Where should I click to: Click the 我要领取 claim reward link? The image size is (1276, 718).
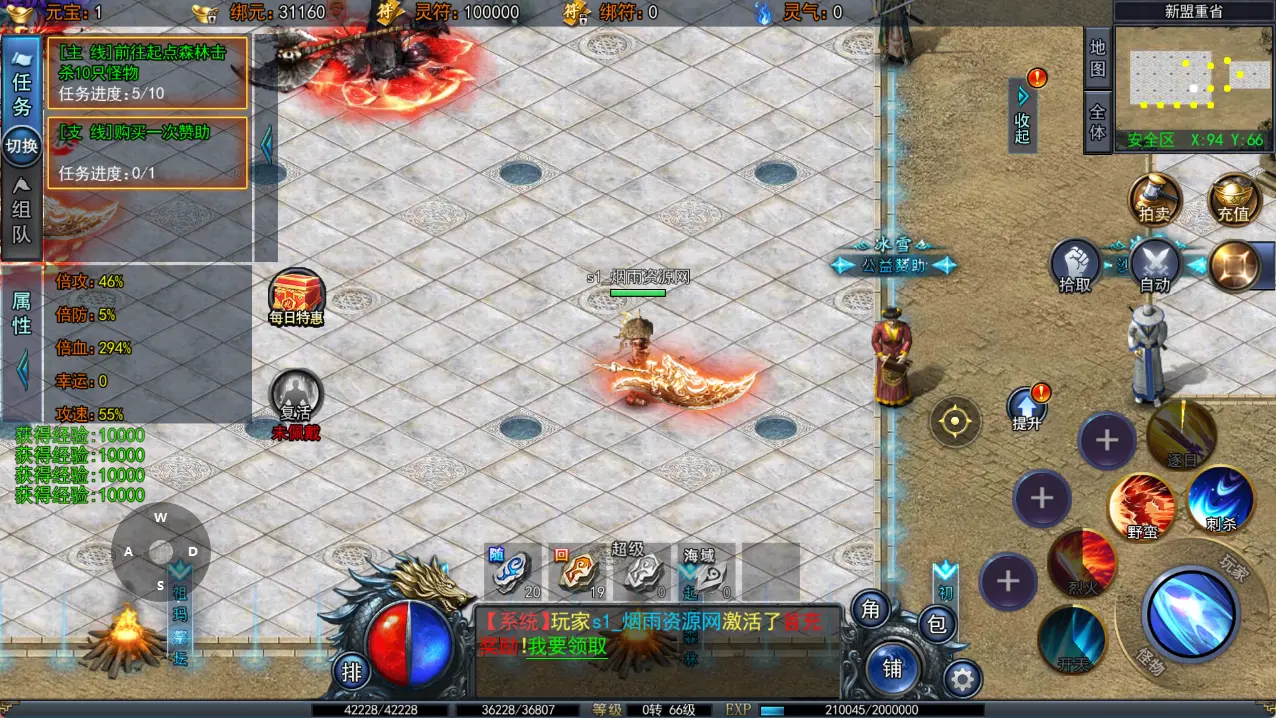(567, 646)
